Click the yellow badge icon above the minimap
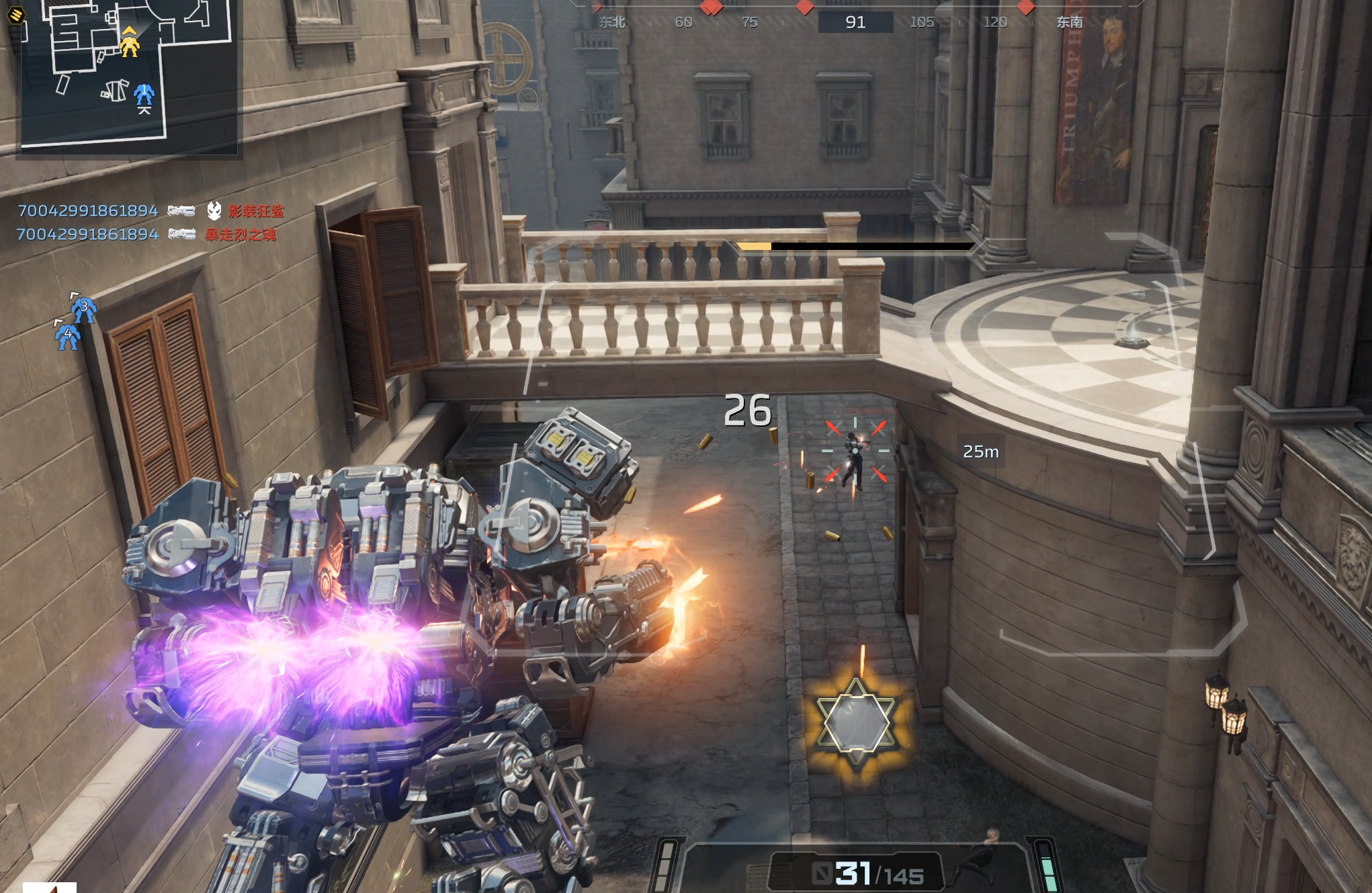The height and width of the screenshot is (893, 1372). 16,14
